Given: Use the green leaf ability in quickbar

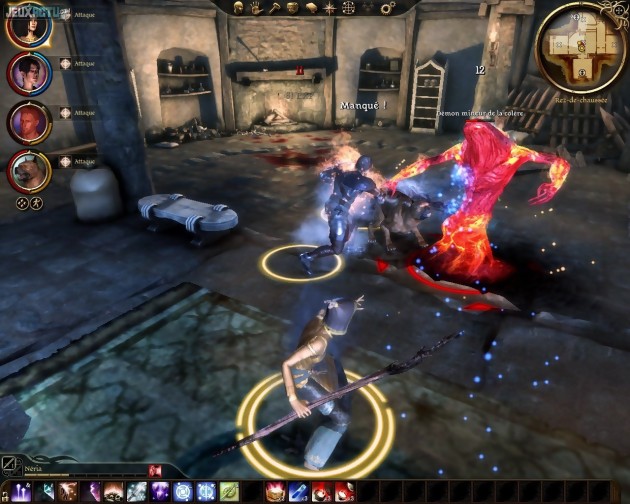Looking at the screenshot, I should pos(229,491).
